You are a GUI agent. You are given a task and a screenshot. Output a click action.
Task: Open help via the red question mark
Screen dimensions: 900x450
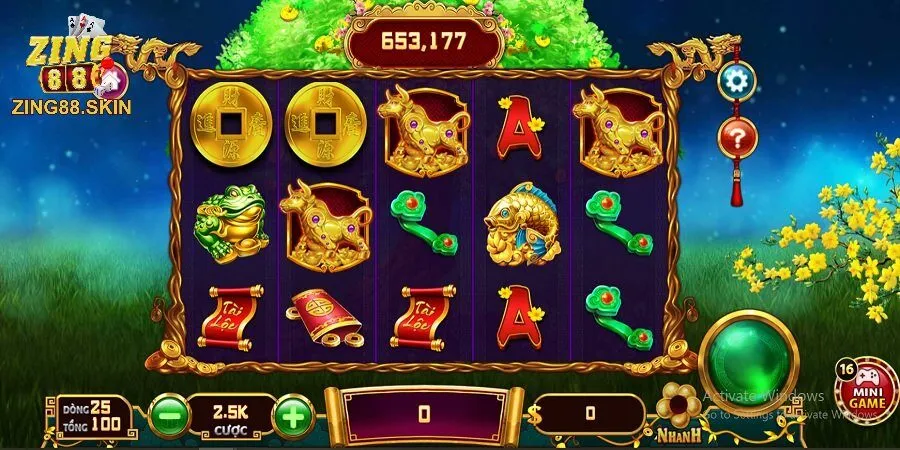pyautogui.click(x=738, y=136)
